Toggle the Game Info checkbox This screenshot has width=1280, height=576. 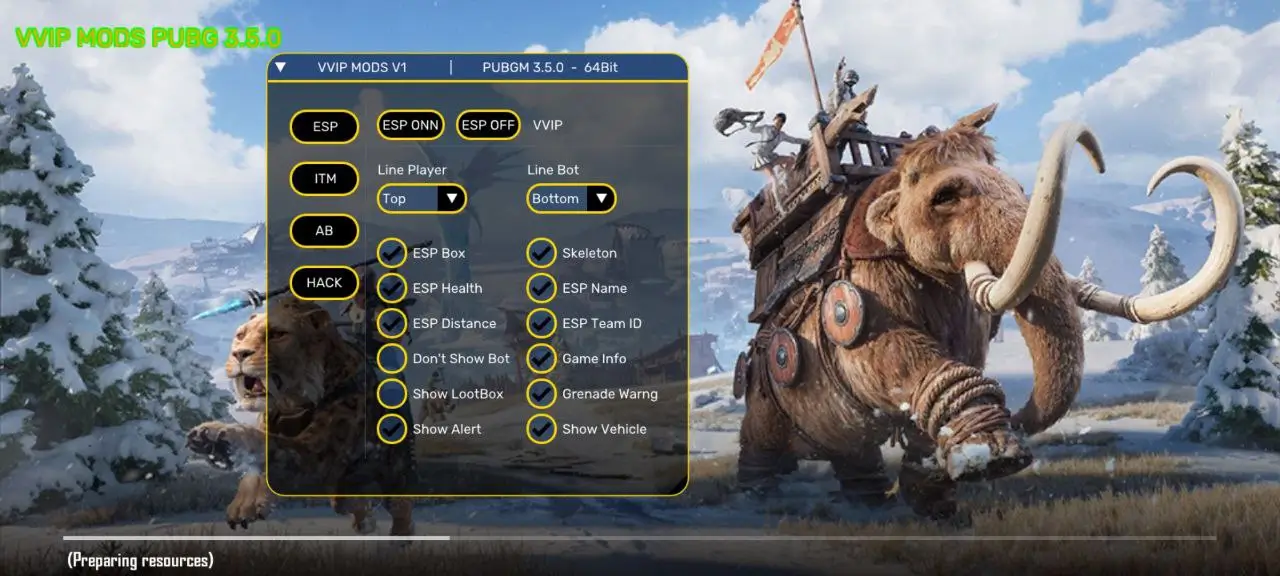pos(542,358)
